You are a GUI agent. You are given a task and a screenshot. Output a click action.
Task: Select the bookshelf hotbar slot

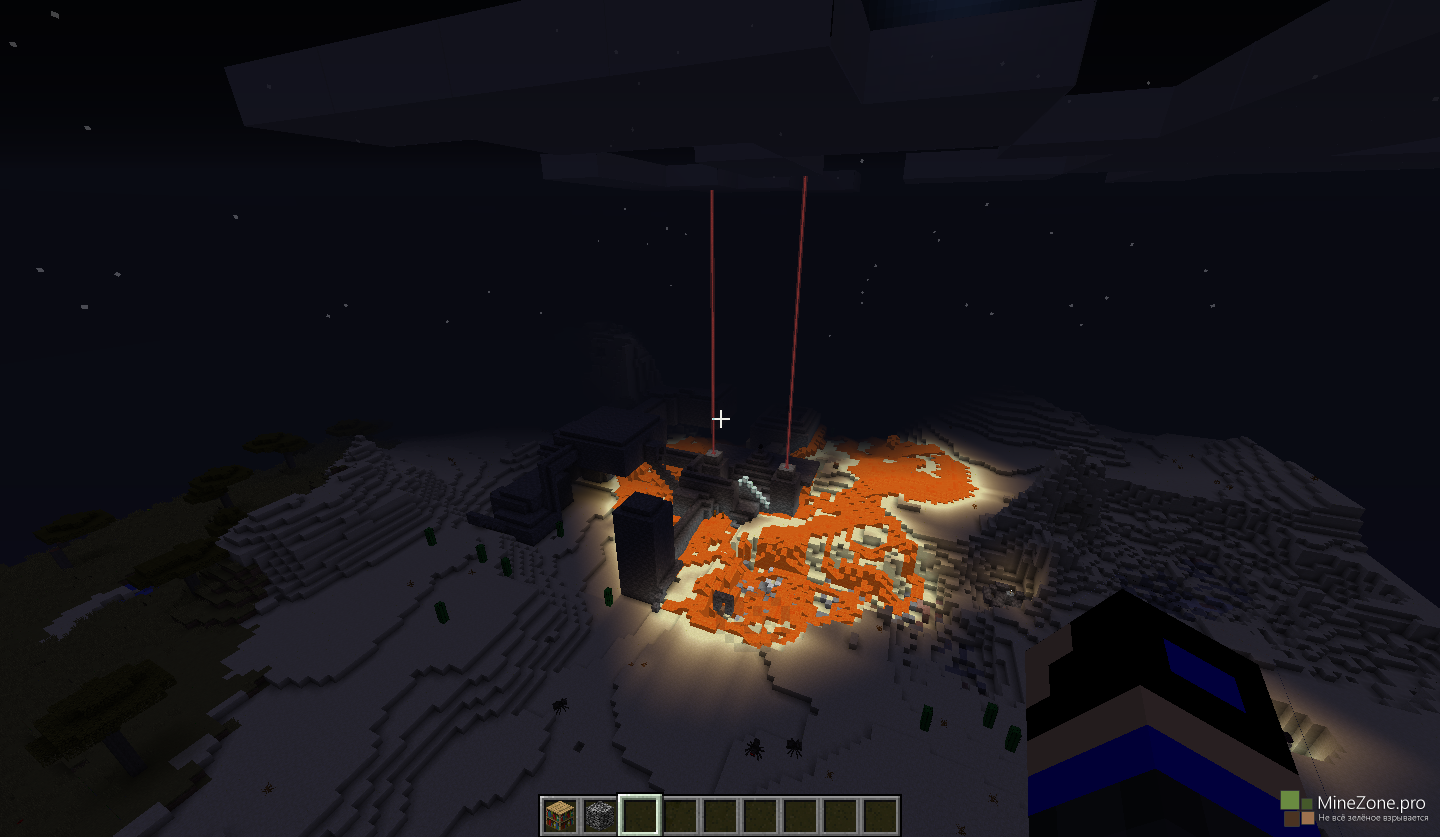[x=560, y=815]
